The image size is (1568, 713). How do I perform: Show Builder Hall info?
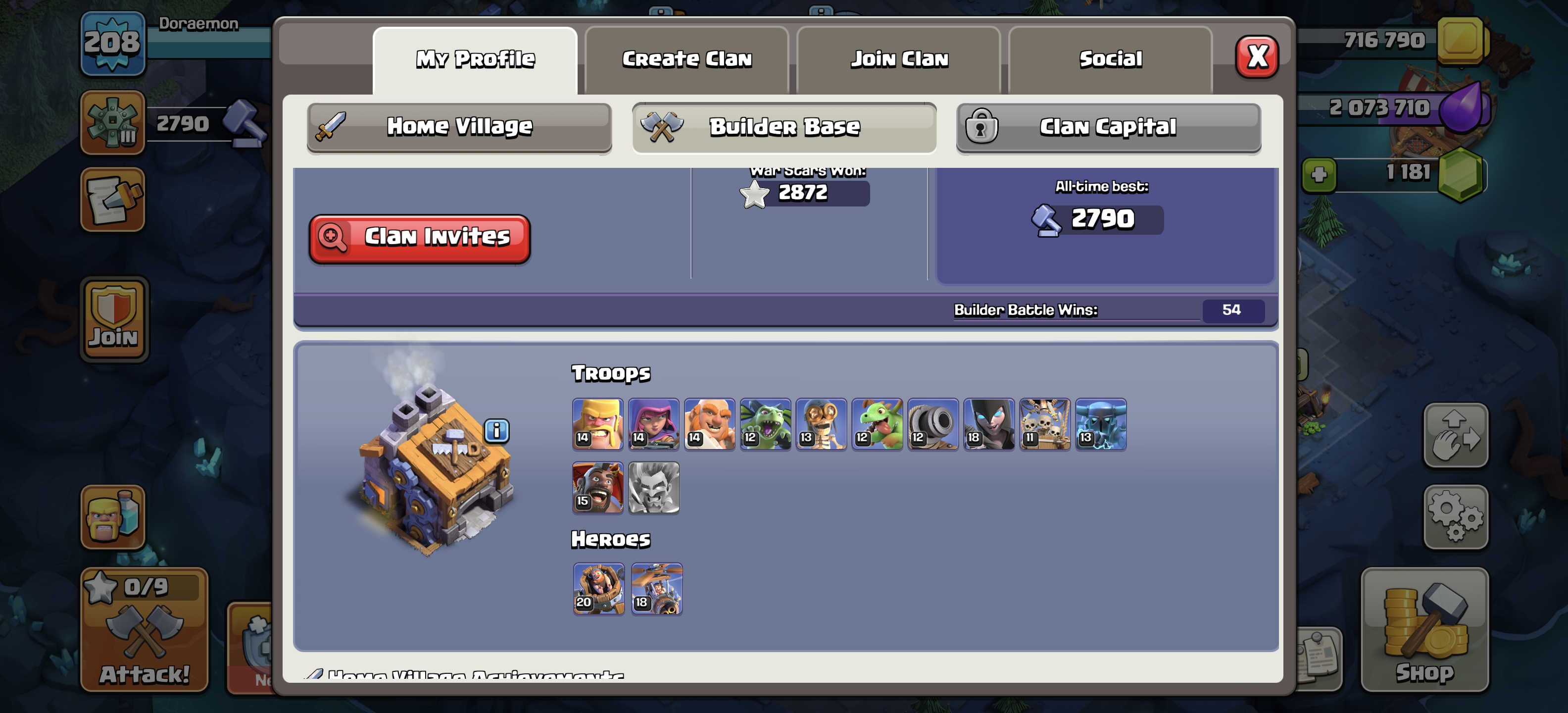[x=497, y=430]
